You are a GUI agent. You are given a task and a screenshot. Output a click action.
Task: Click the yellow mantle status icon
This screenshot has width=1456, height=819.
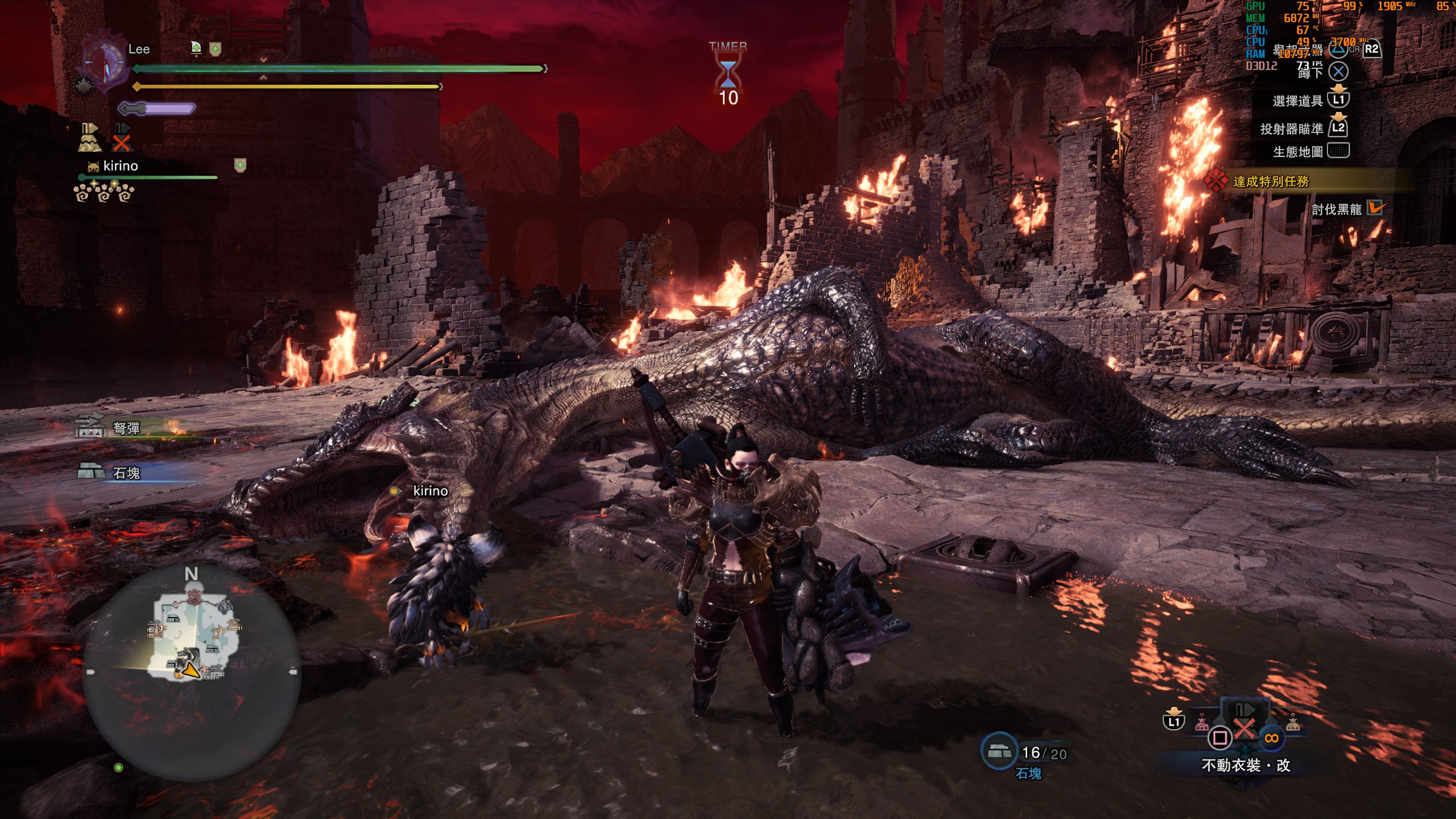(x=89, y=138)
